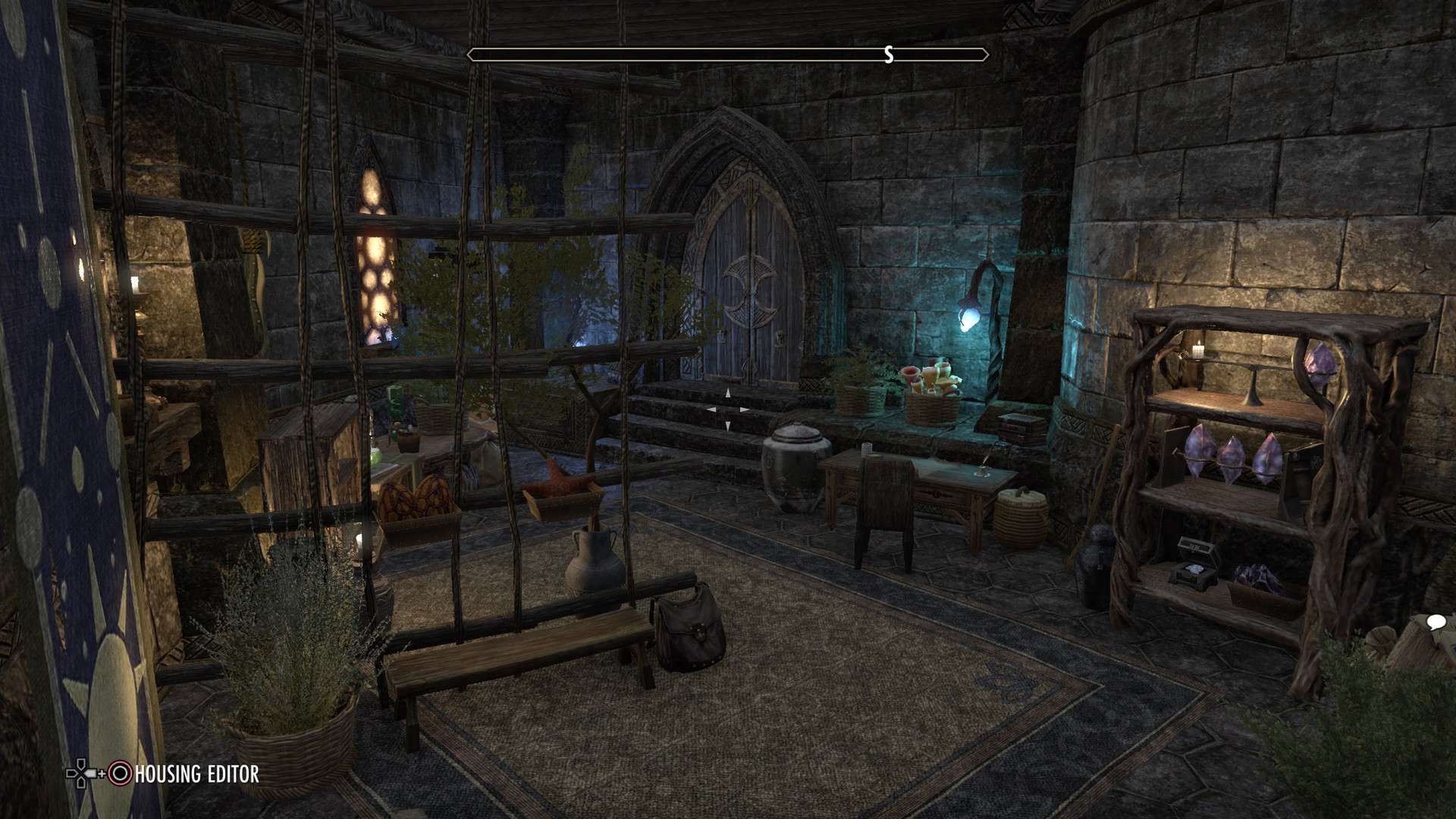Viewport: 1456px width, 819px height.
Task: Click the "S" south marker on the compass
Action: pyautogui.click(x=889, y=54)
